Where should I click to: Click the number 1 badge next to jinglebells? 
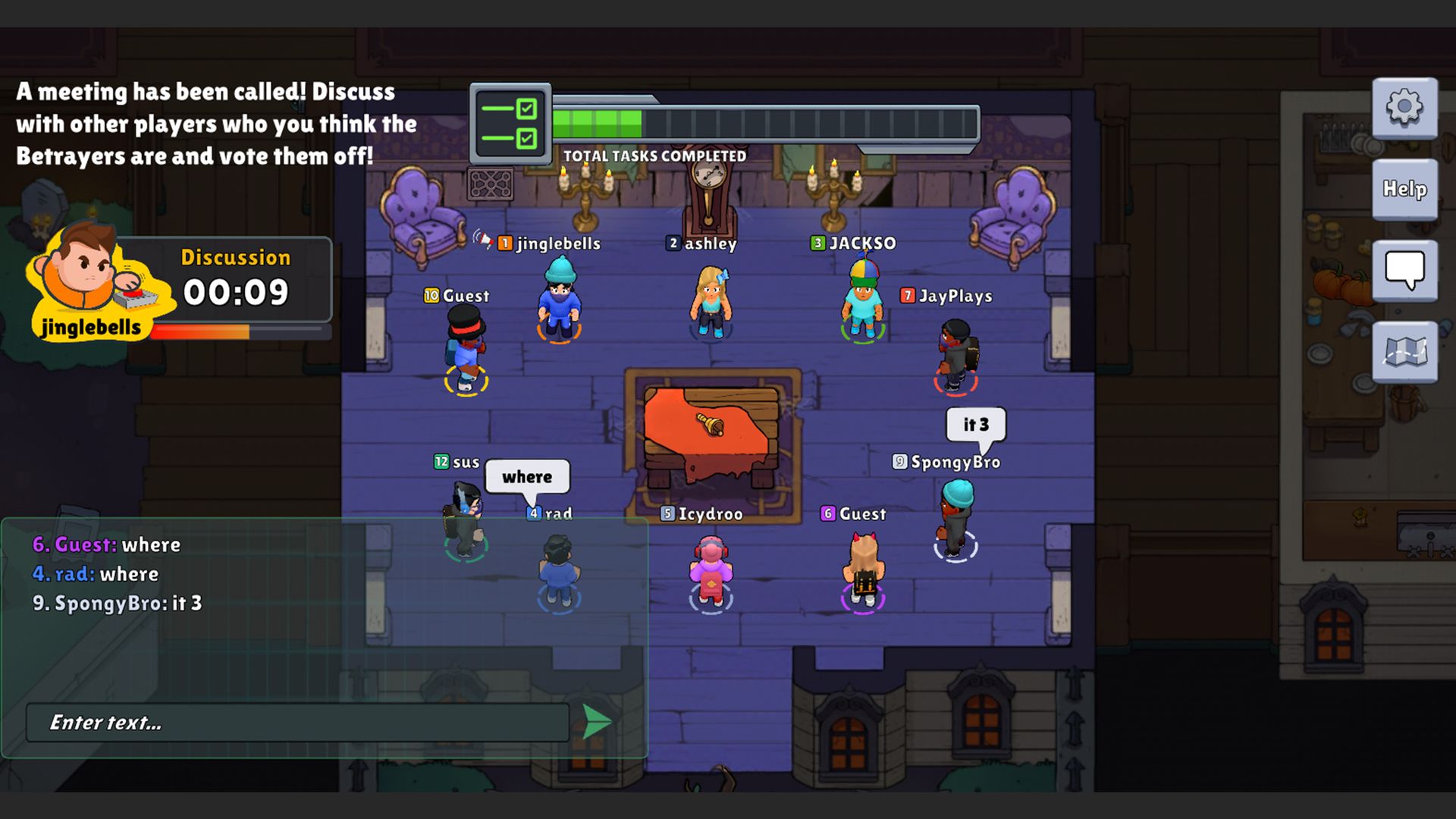[x=504, y=243]
